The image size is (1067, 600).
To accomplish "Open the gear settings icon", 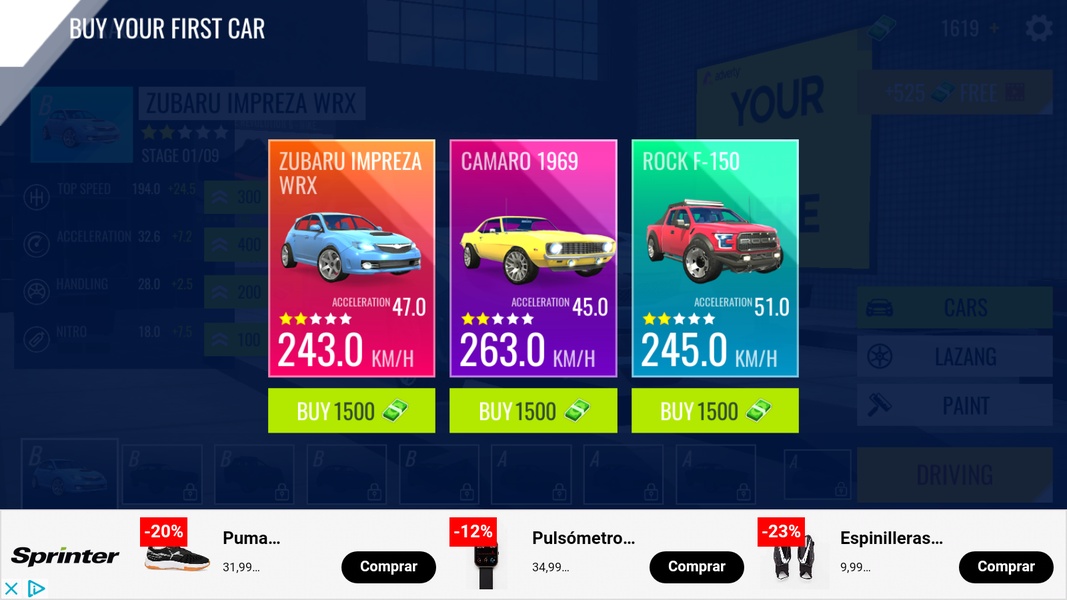I will [1039, 28].
